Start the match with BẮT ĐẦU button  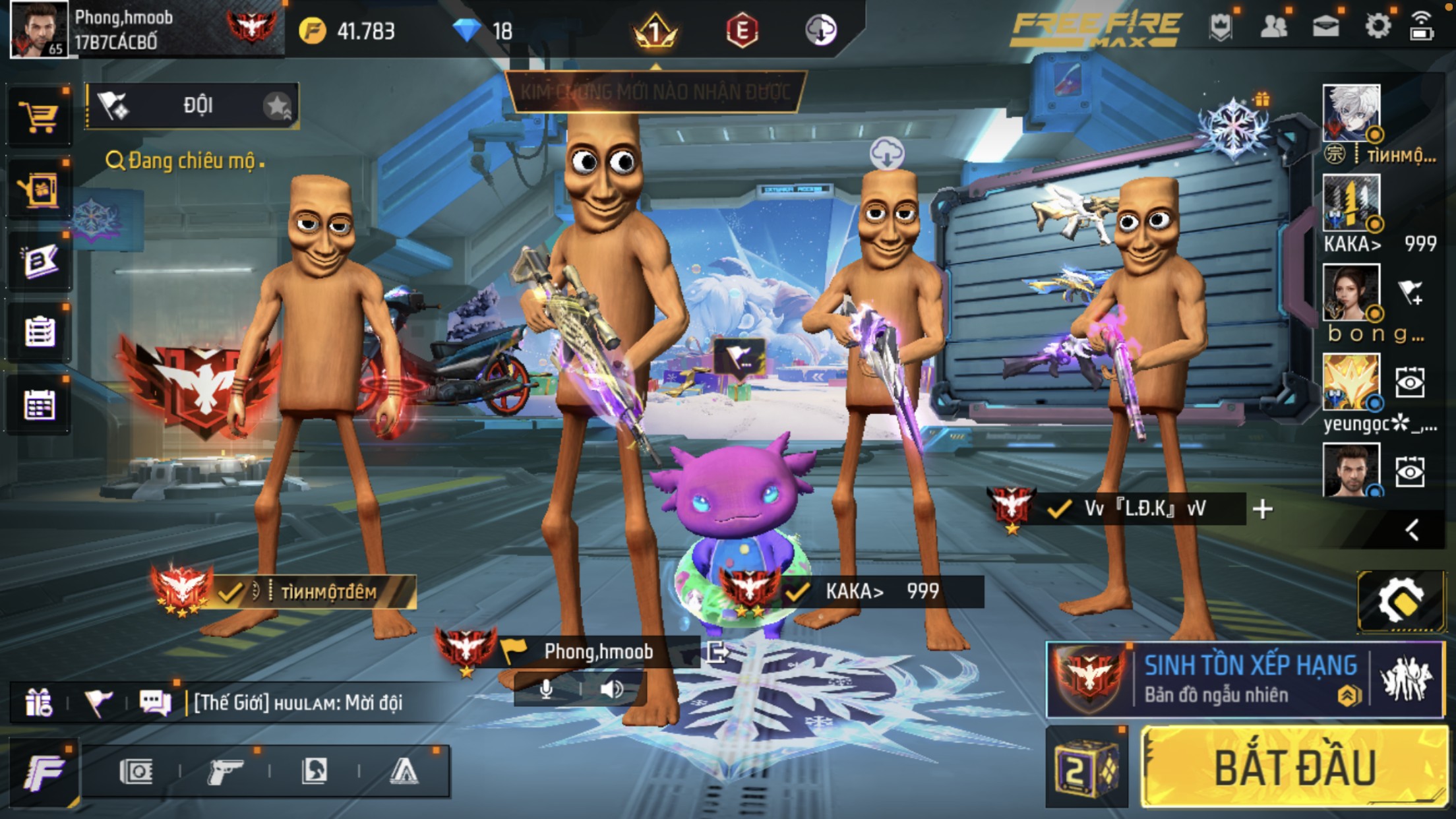pyautogui.click(x=1294, y=767)
